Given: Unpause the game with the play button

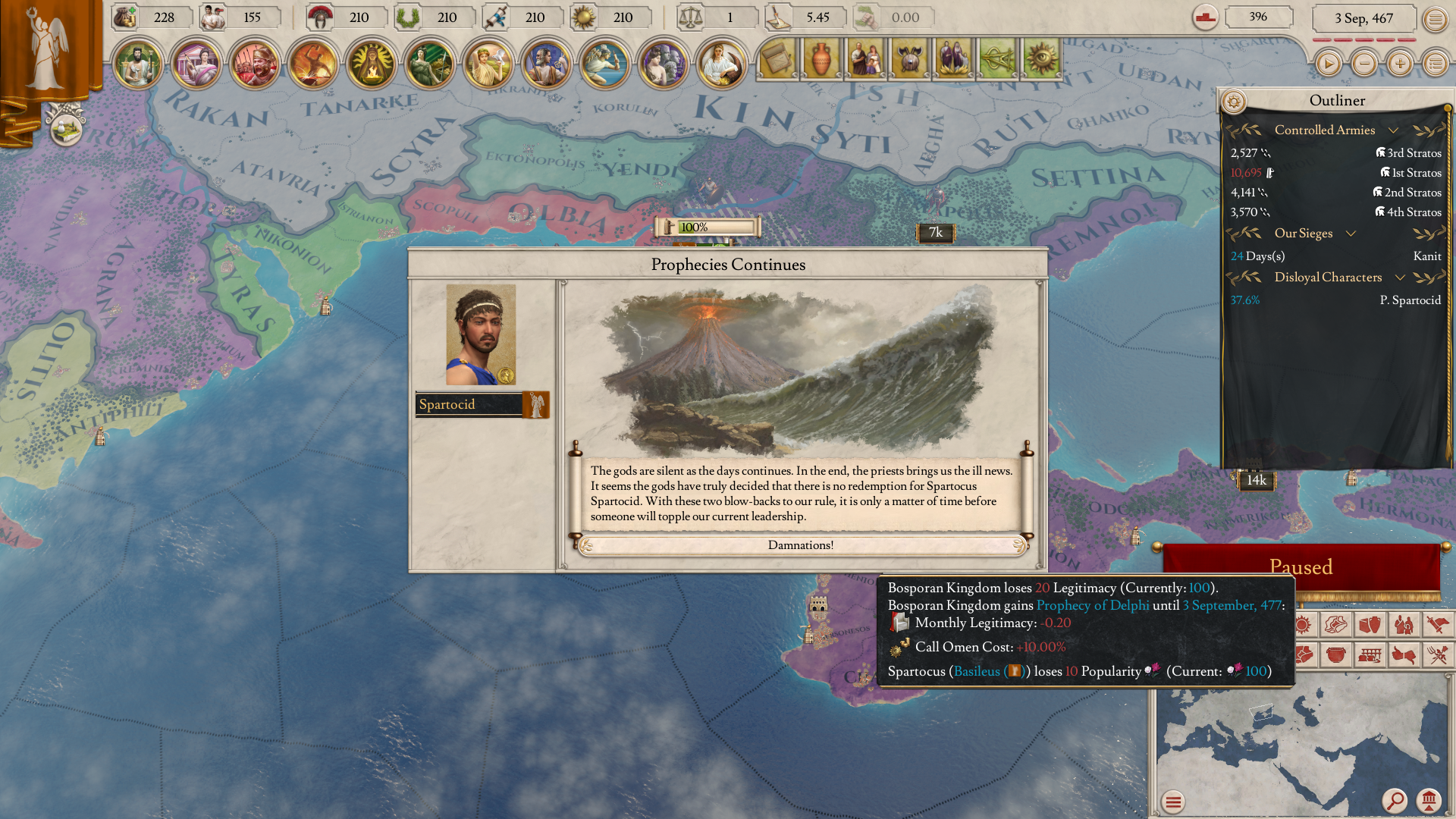Looking at the screenshot, I should 1327,64.
